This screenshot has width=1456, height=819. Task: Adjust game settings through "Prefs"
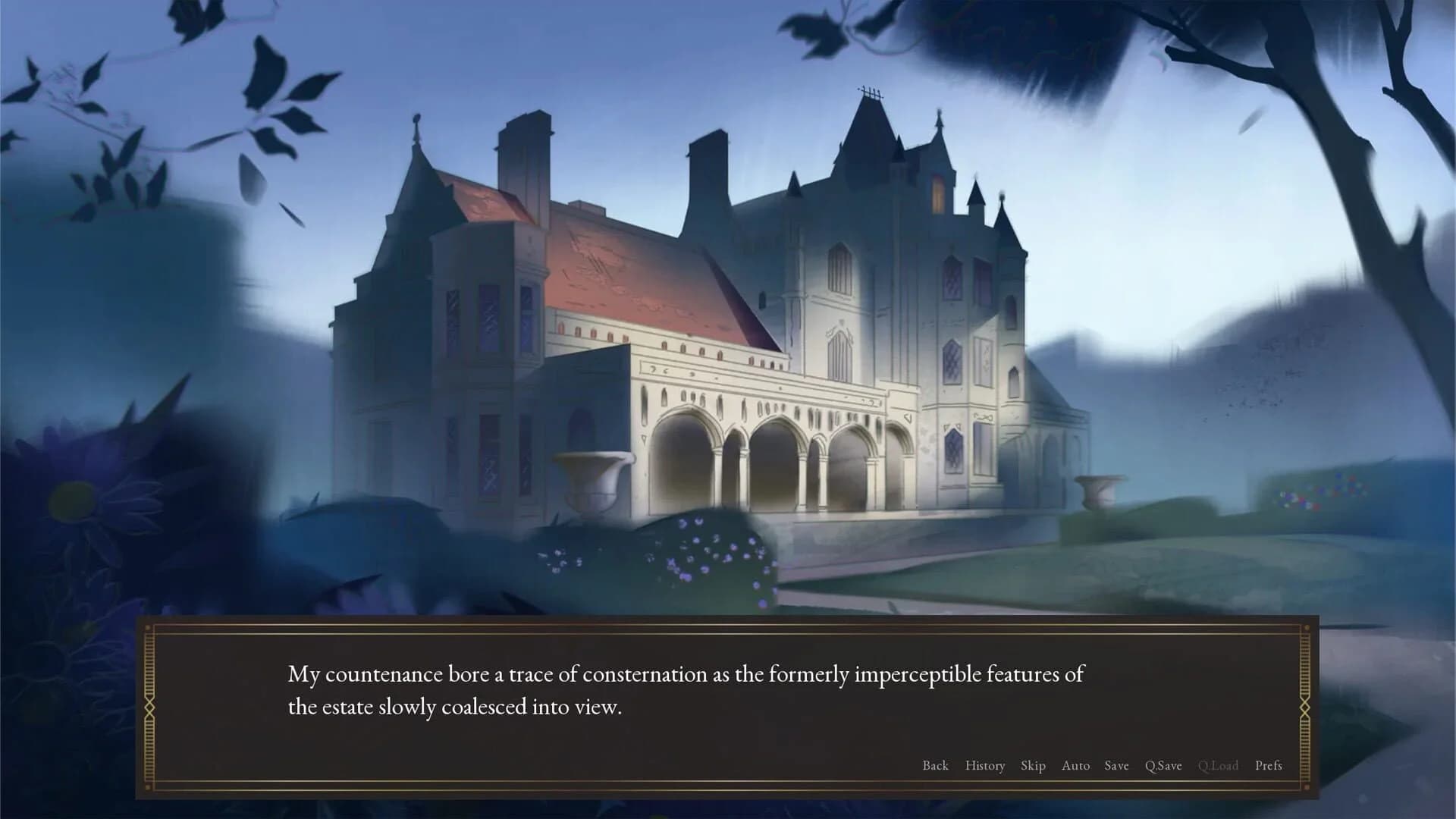(1269, 766)
